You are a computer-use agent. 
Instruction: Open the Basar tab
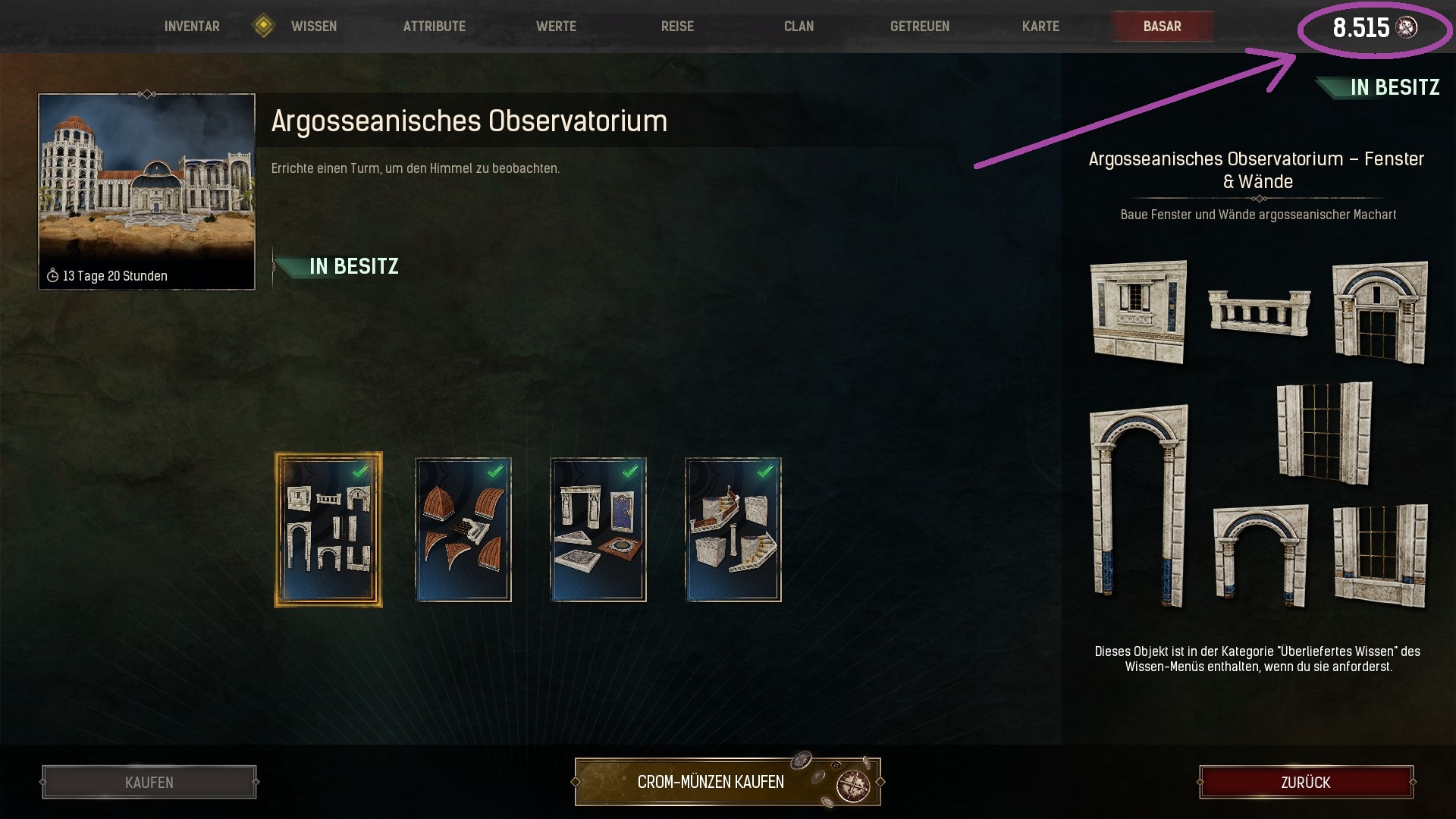[1162, 25]
